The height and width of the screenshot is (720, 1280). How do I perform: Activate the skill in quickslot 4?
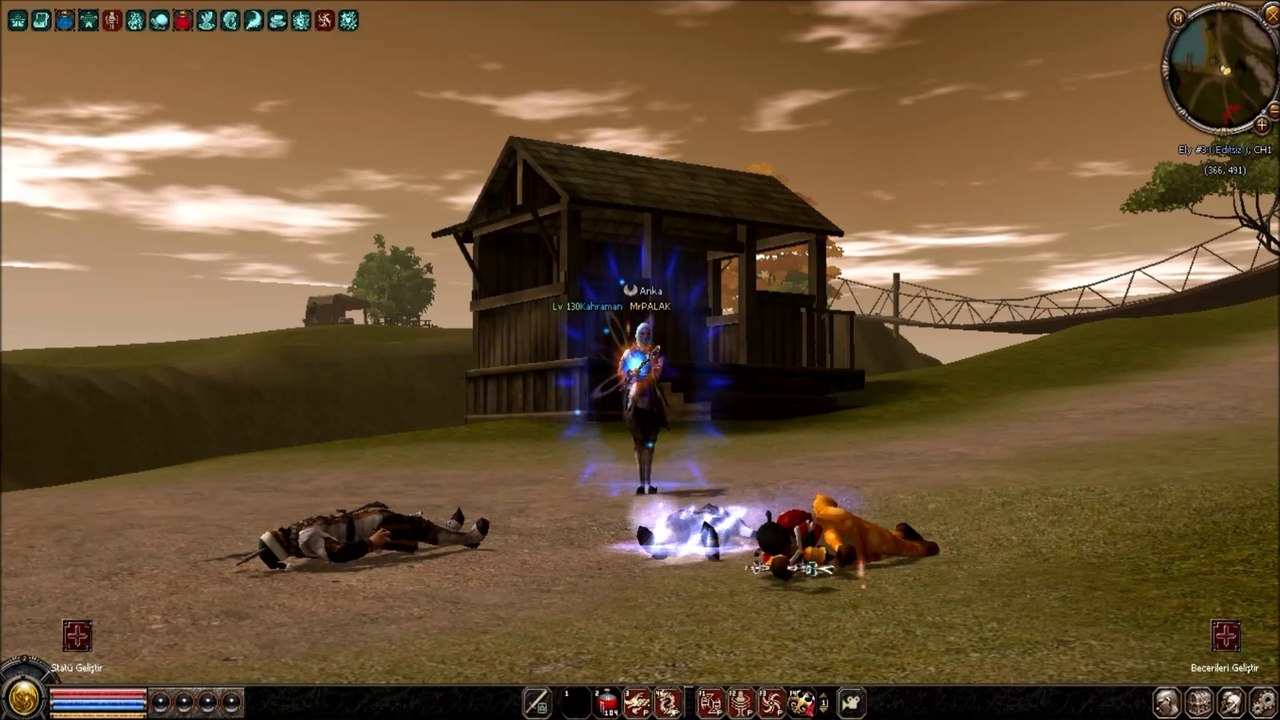pos(668,703)
